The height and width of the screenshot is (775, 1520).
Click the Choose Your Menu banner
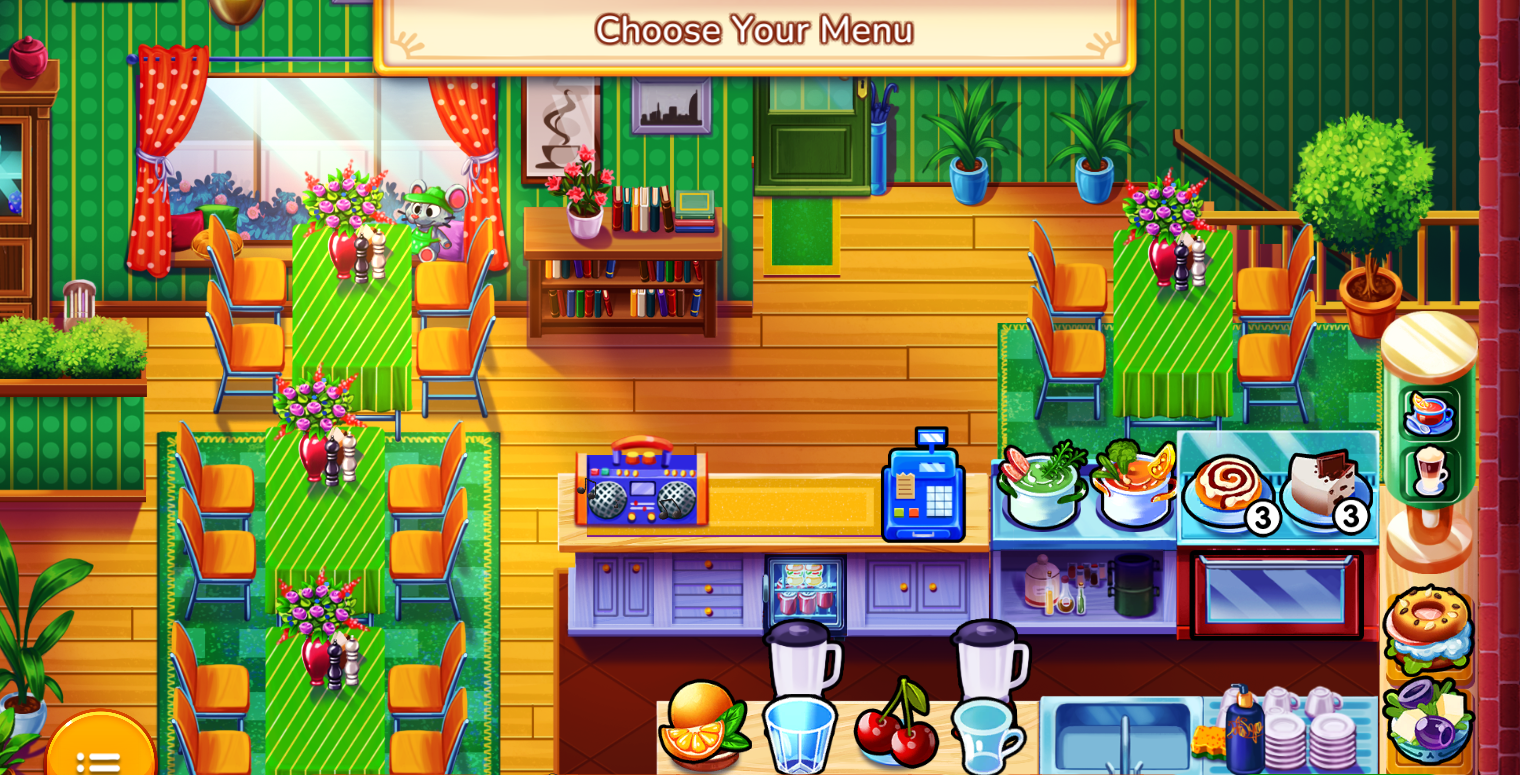coord(755,30)
